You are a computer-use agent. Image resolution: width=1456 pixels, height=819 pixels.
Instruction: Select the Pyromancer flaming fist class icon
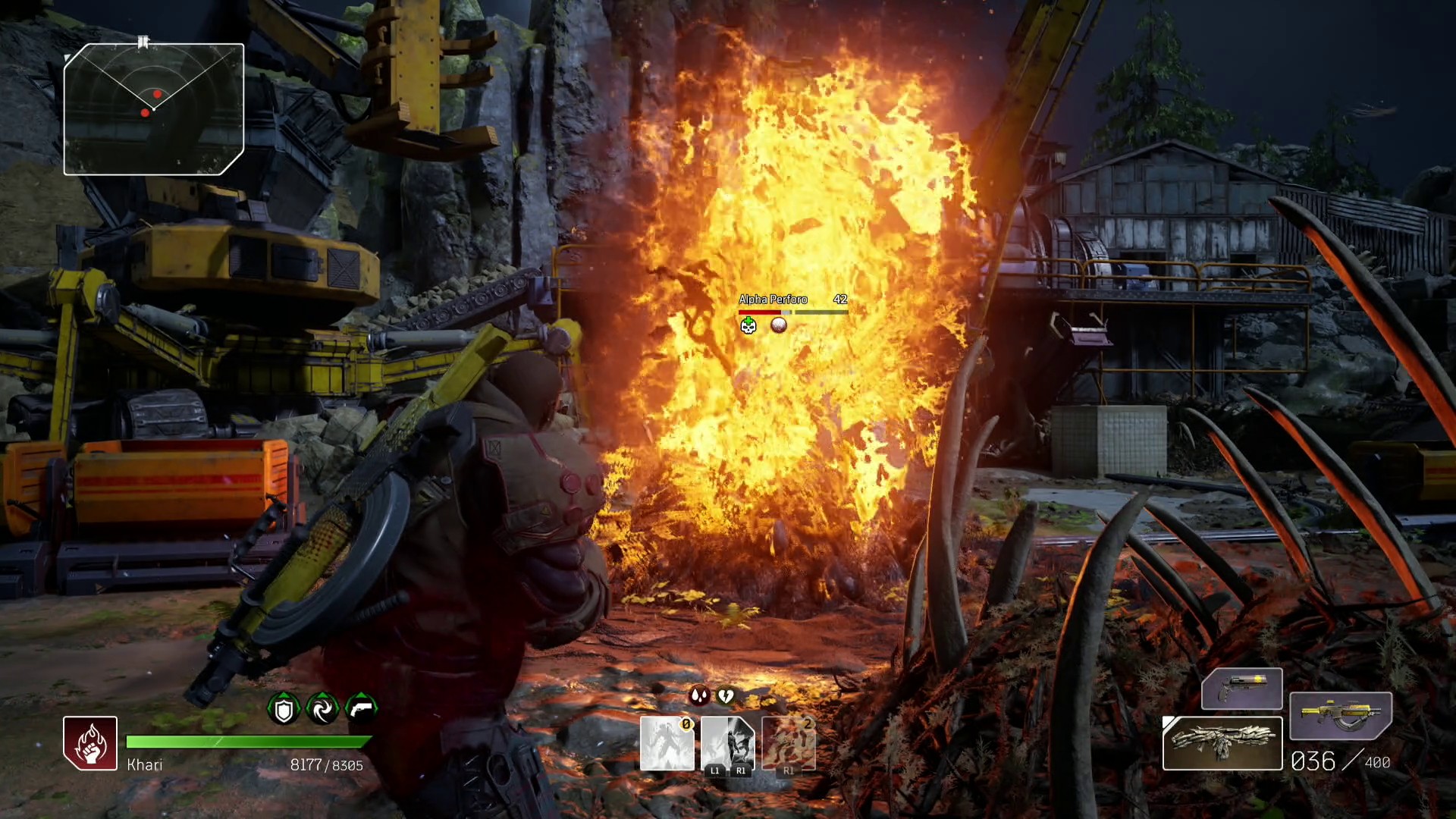click(90, 743)
